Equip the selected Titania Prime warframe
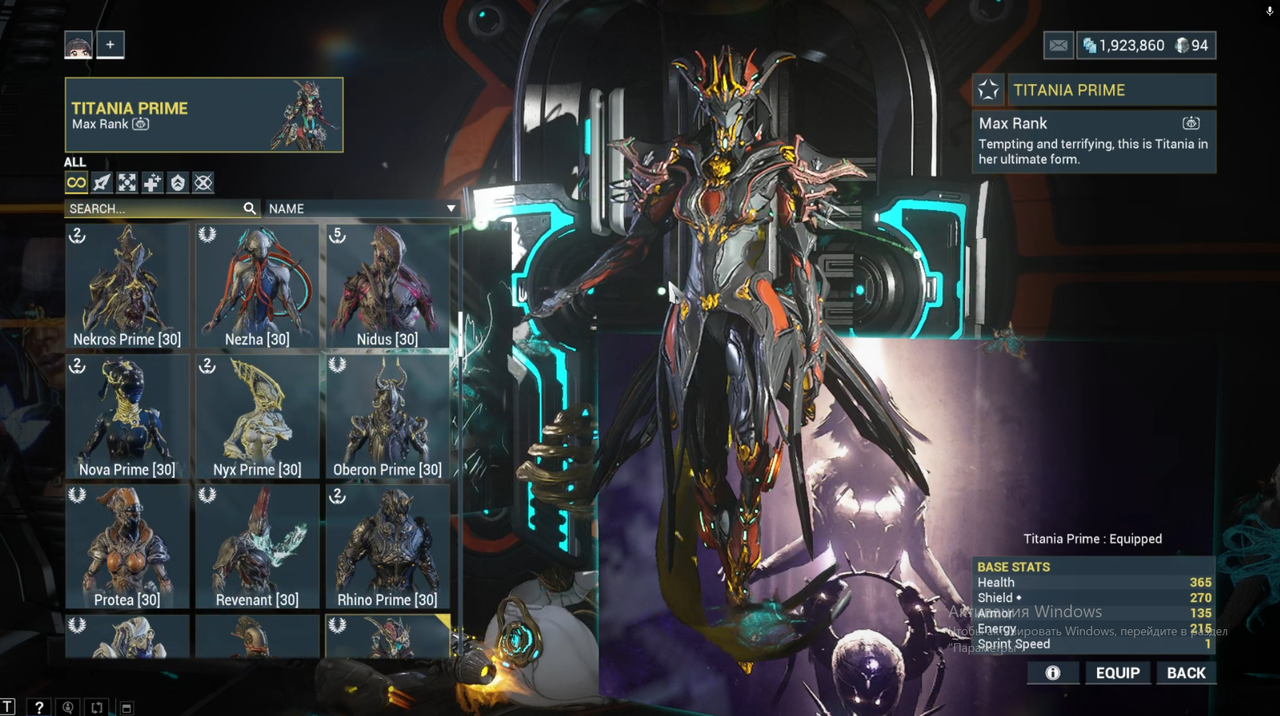This screenshot has height=716, width=1280. coord(1117,673)
